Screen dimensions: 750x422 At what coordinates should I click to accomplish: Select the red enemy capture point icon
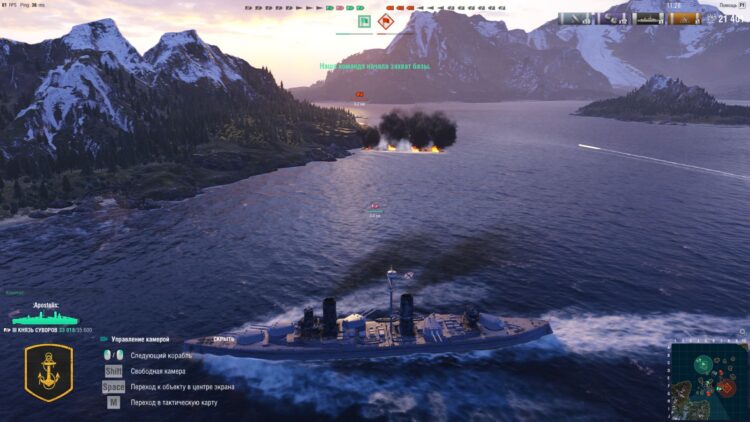tap(386, 19)
